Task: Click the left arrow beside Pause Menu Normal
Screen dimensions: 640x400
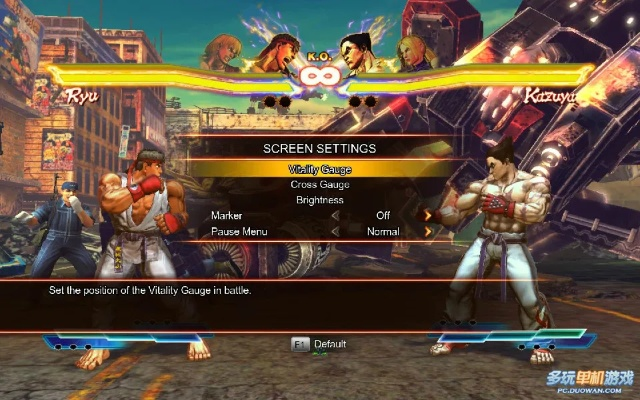Action: click(335, 231)
